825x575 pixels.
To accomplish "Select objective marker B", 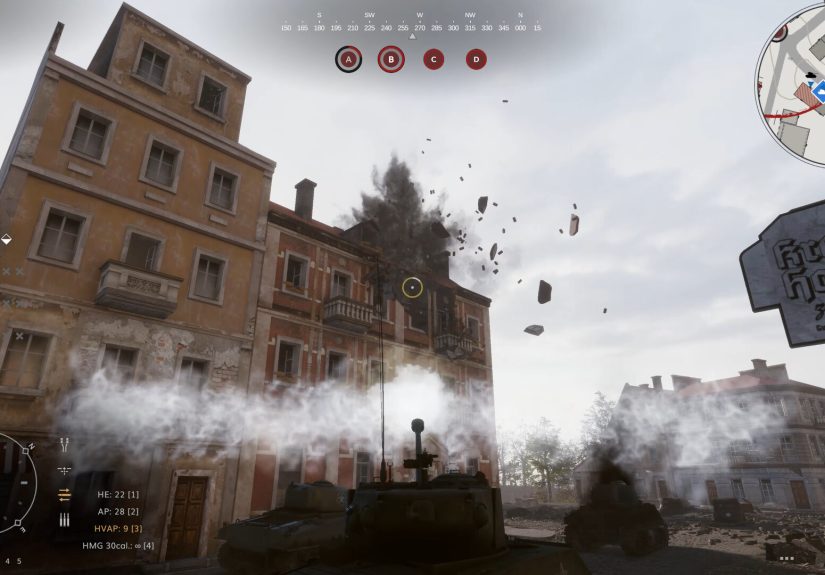I will [391, 59].
